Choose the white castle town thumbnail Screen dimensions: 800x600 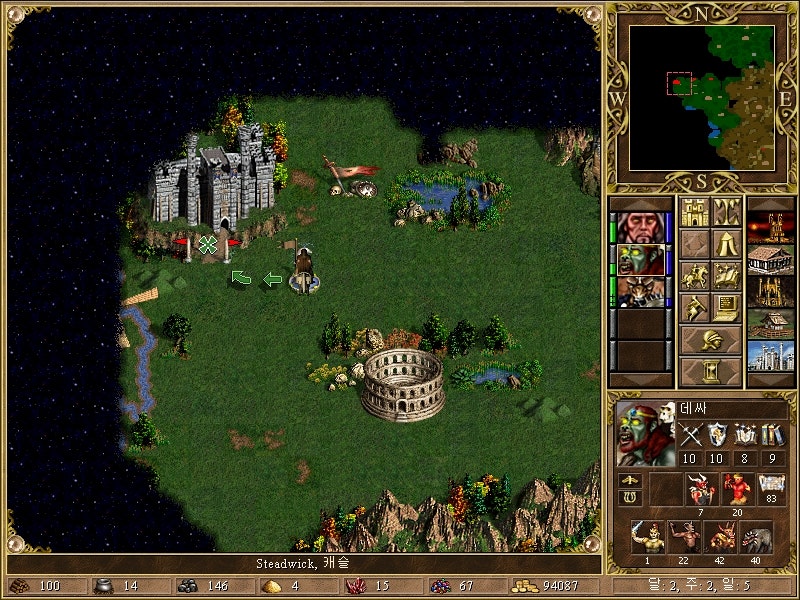[x=770, y=355]
